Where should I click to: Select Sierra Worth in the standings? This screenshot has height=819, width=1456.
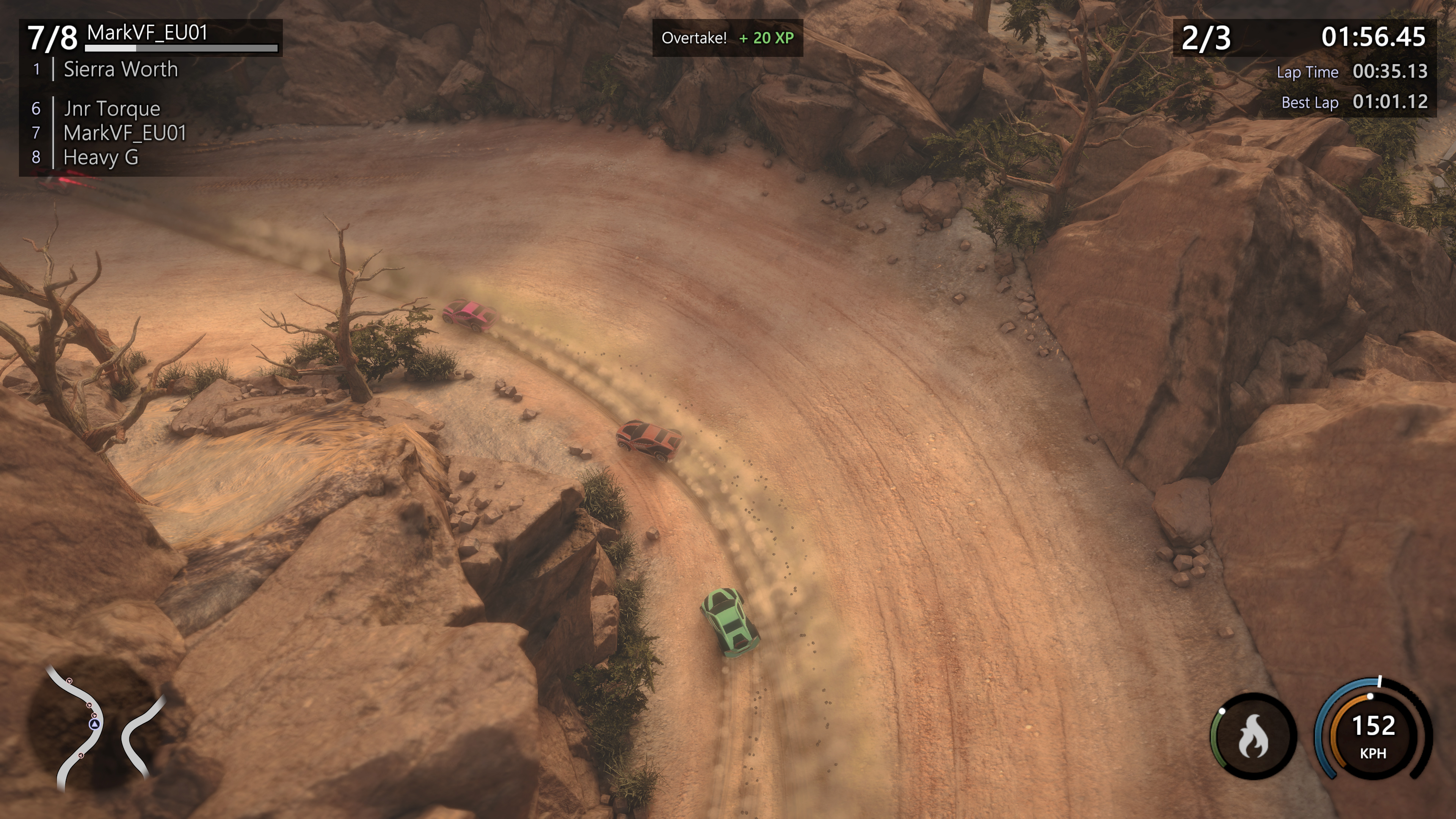point(121,69)
